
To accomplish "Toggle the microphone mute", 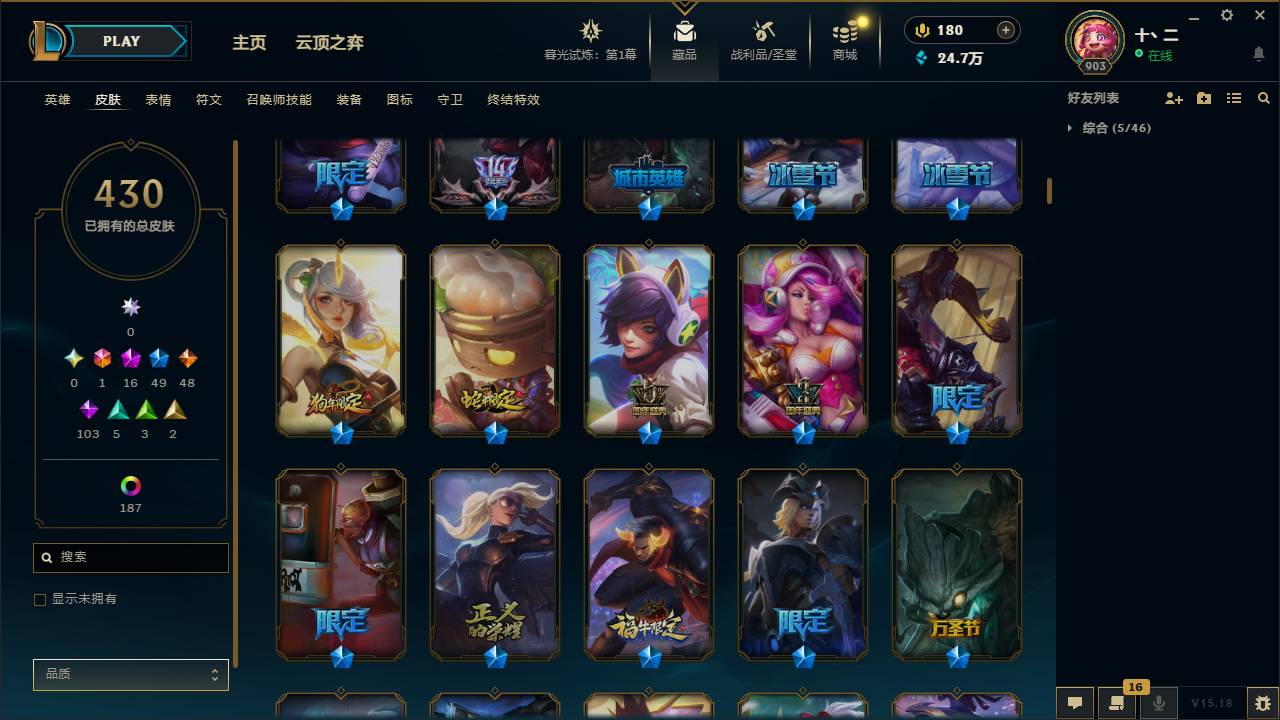I will (1159, 703).
